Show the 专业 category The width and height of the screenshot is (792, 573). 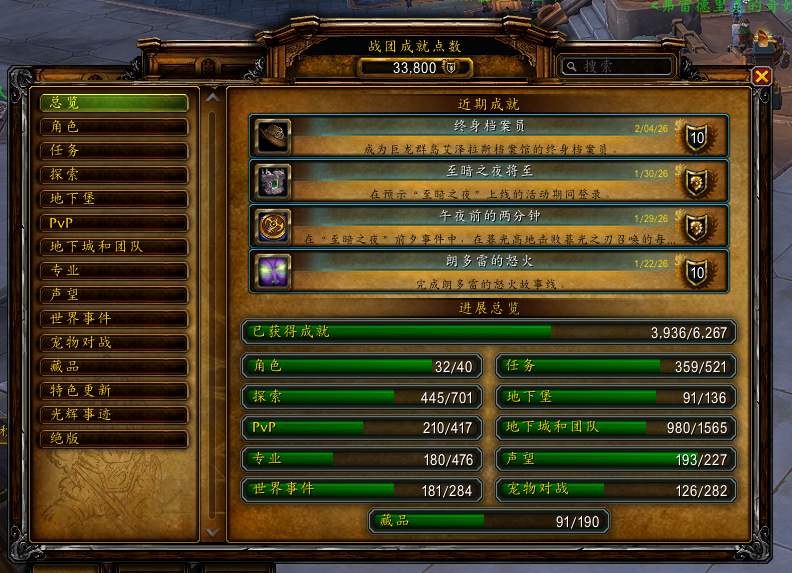click(113, 271)
